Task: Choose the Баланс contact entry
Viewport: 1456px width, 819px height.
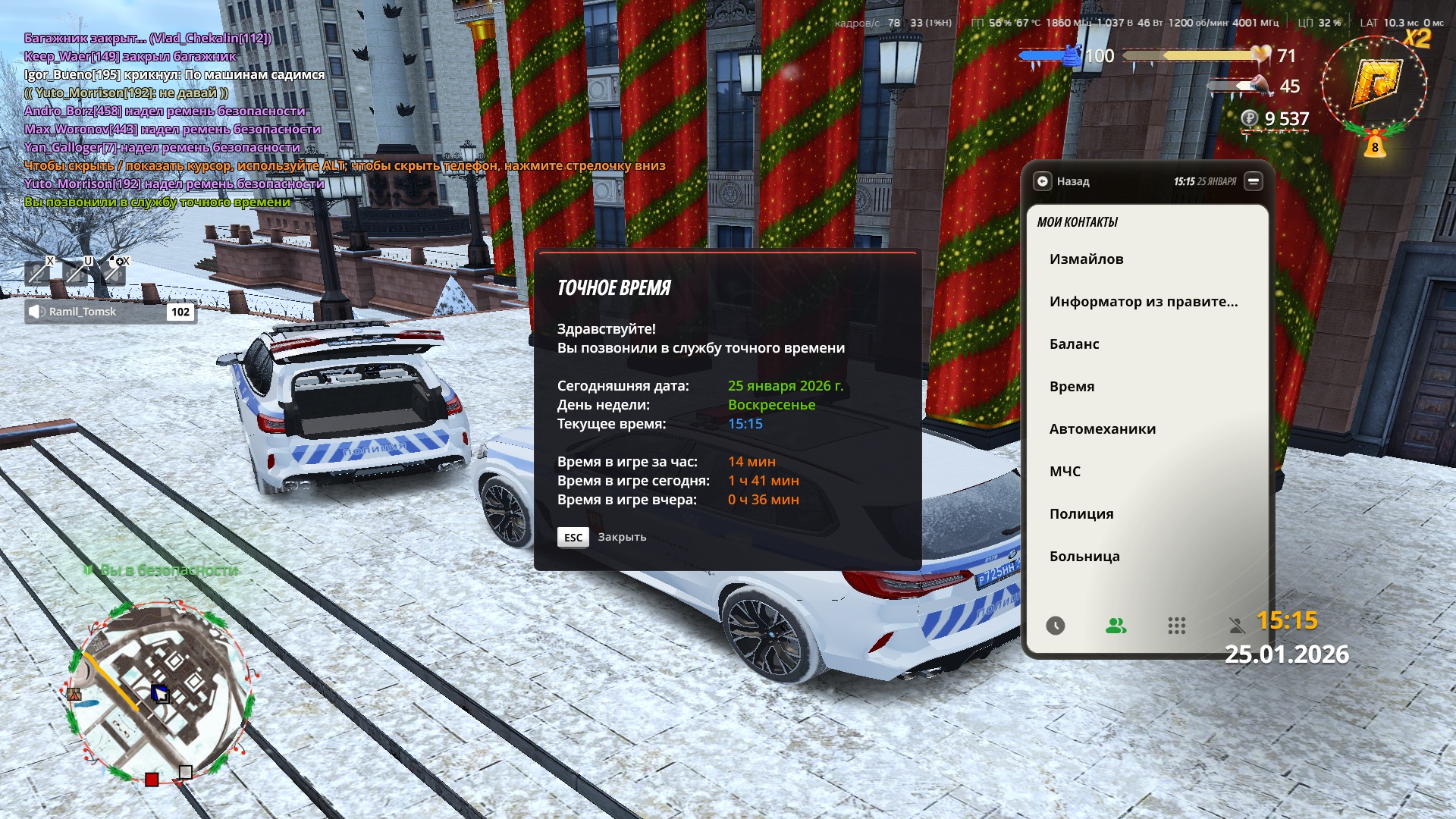Action: click(1074, 344)
